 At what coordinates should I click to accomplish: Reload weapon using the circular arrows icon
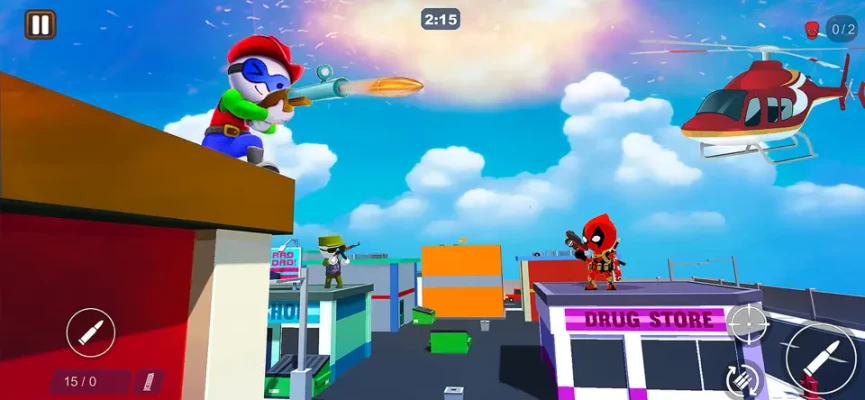(744, 379)
